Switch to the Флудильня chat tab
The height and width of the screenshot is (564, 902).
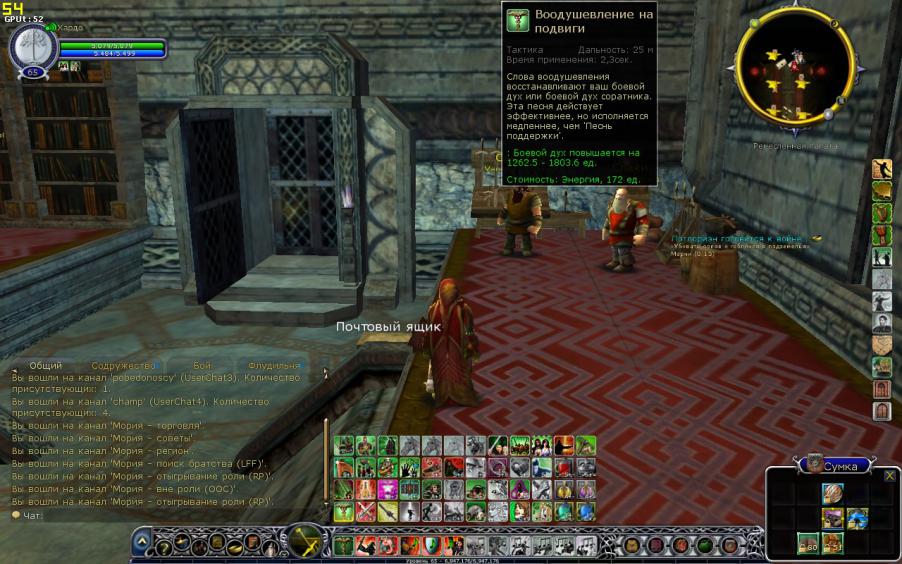(x=273, y=366)
